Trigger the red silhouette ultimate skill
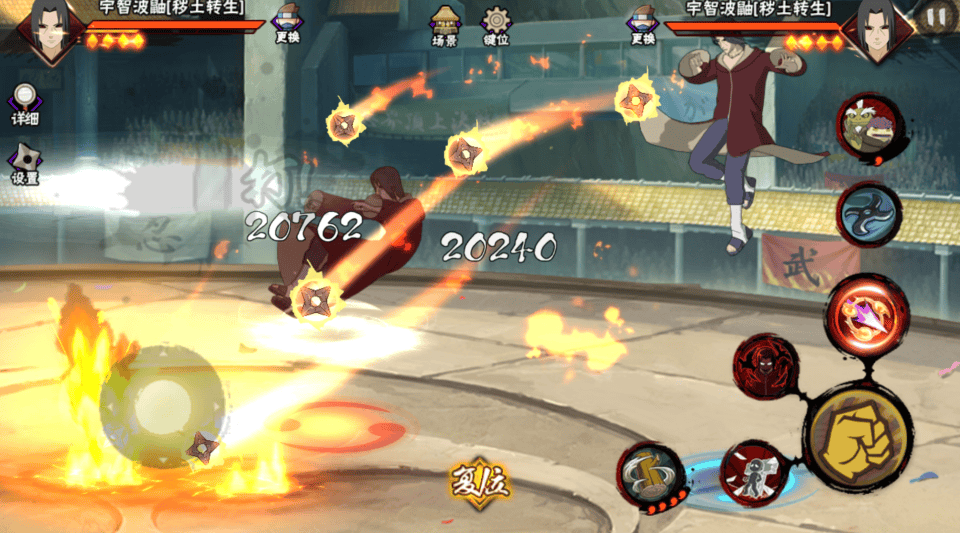This screenshot has width=960, height=533. (766, 367)
